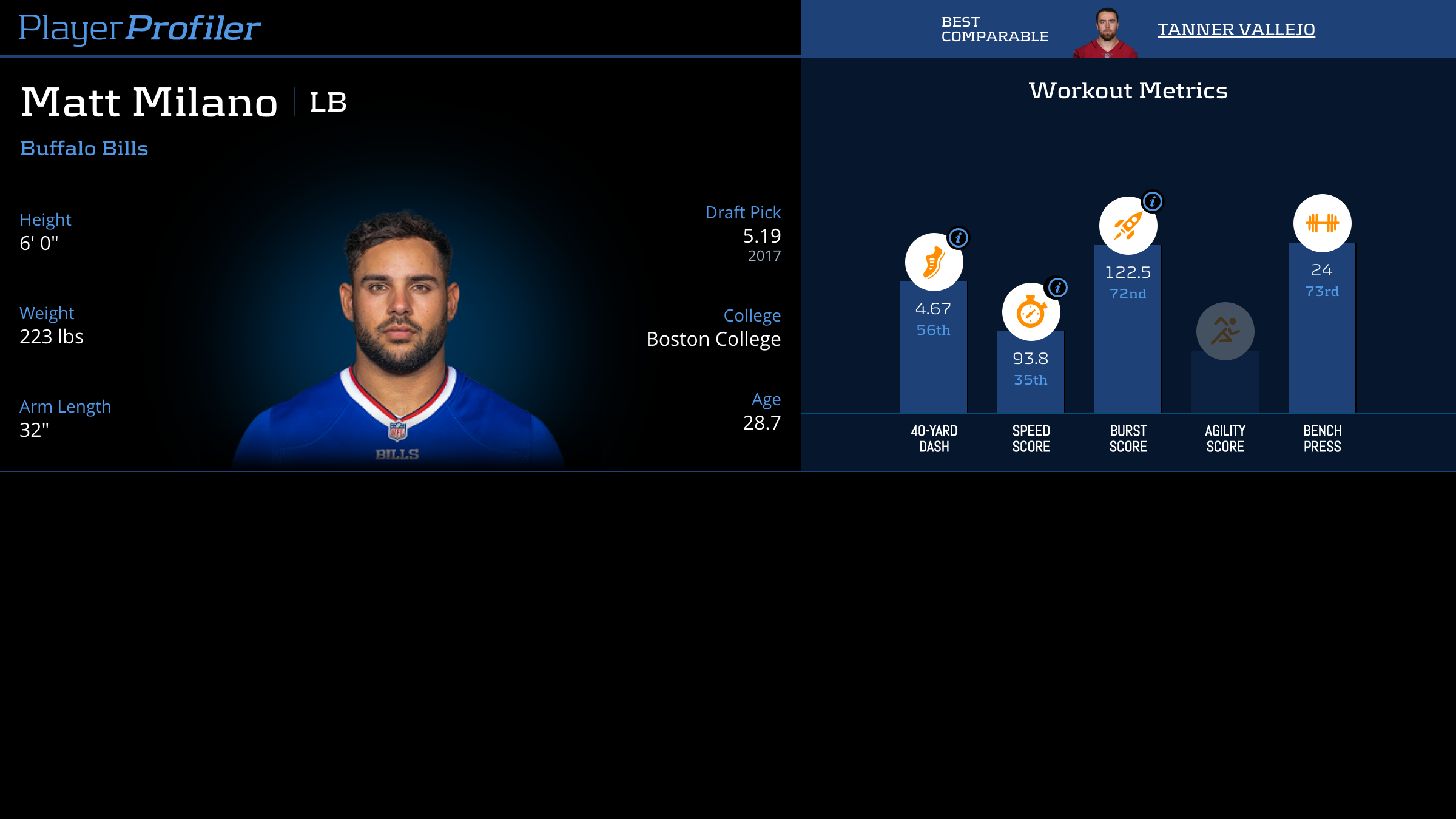Open the Tanner Vallejo player link
This screenshot has height=819, width=1456.
1236,29
